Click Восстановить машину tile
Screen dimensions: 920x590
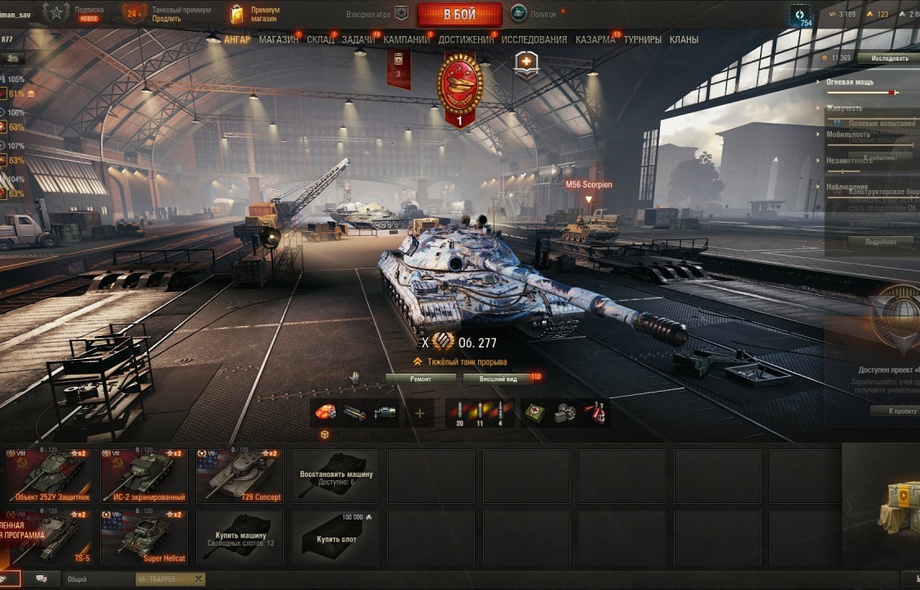pos(335,475)
